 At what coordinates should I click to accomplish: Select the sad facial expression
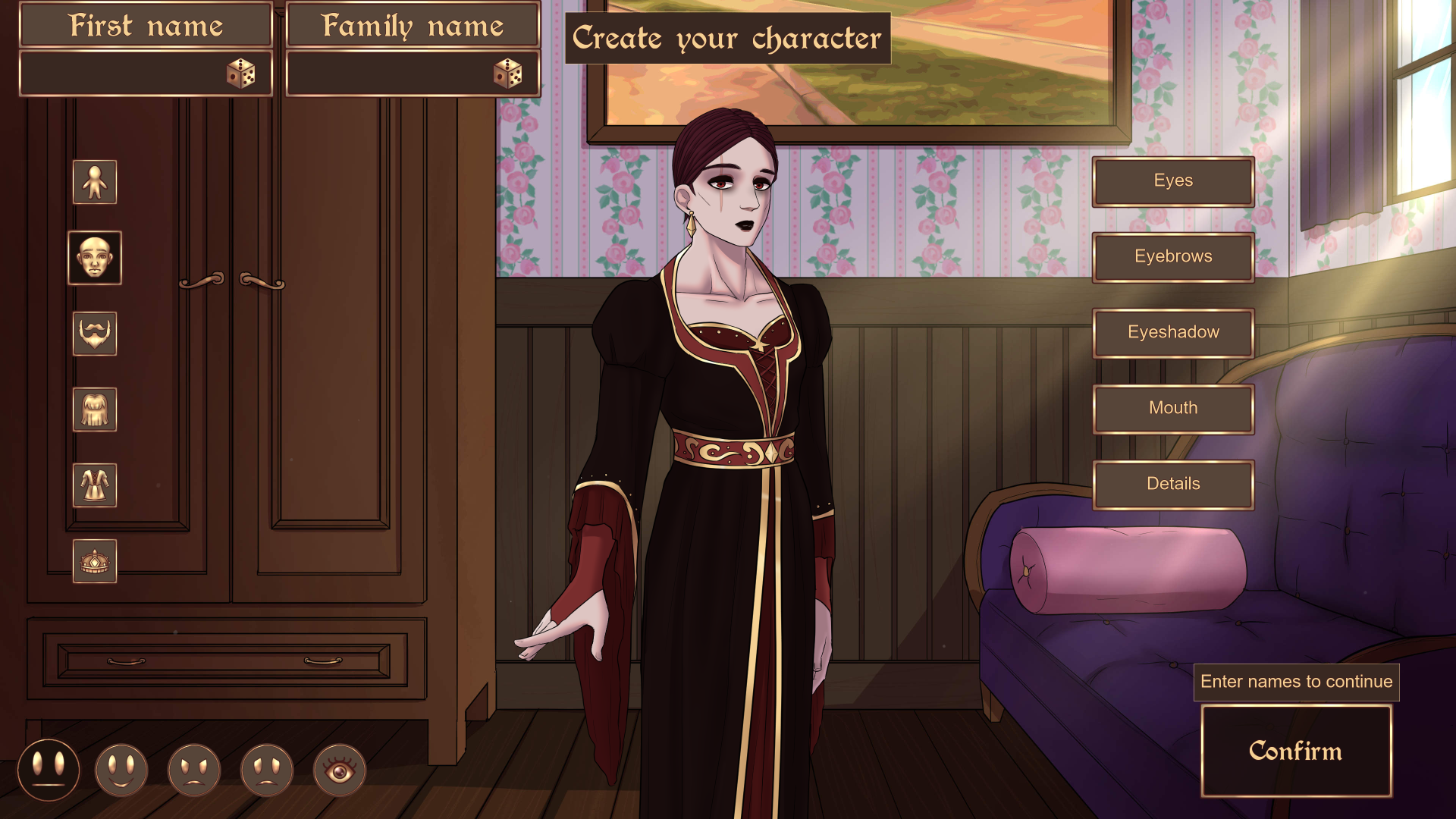point(266,769)
